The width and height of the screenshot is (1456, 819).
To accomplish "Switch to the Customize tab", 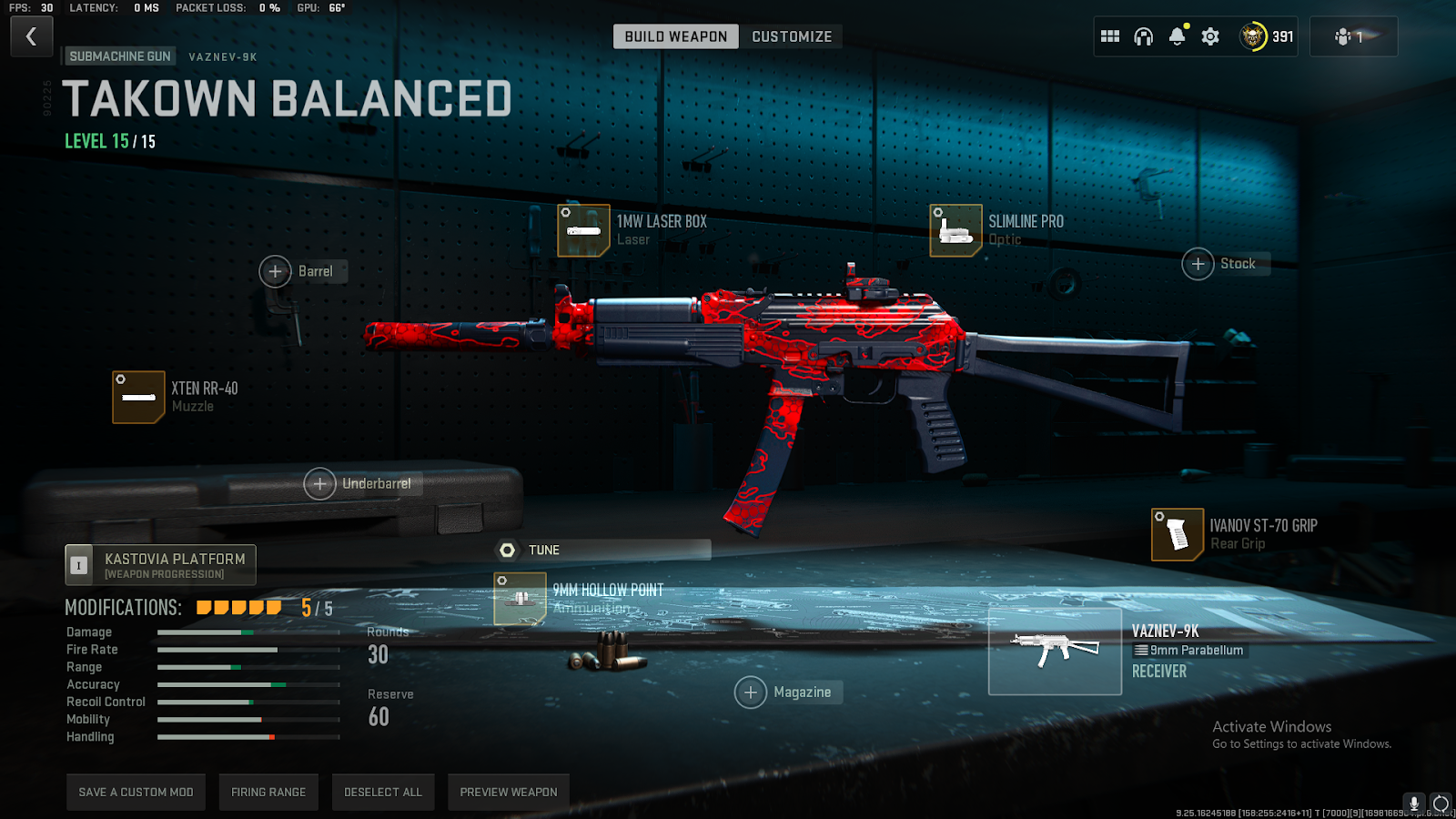I will [791, 36].
